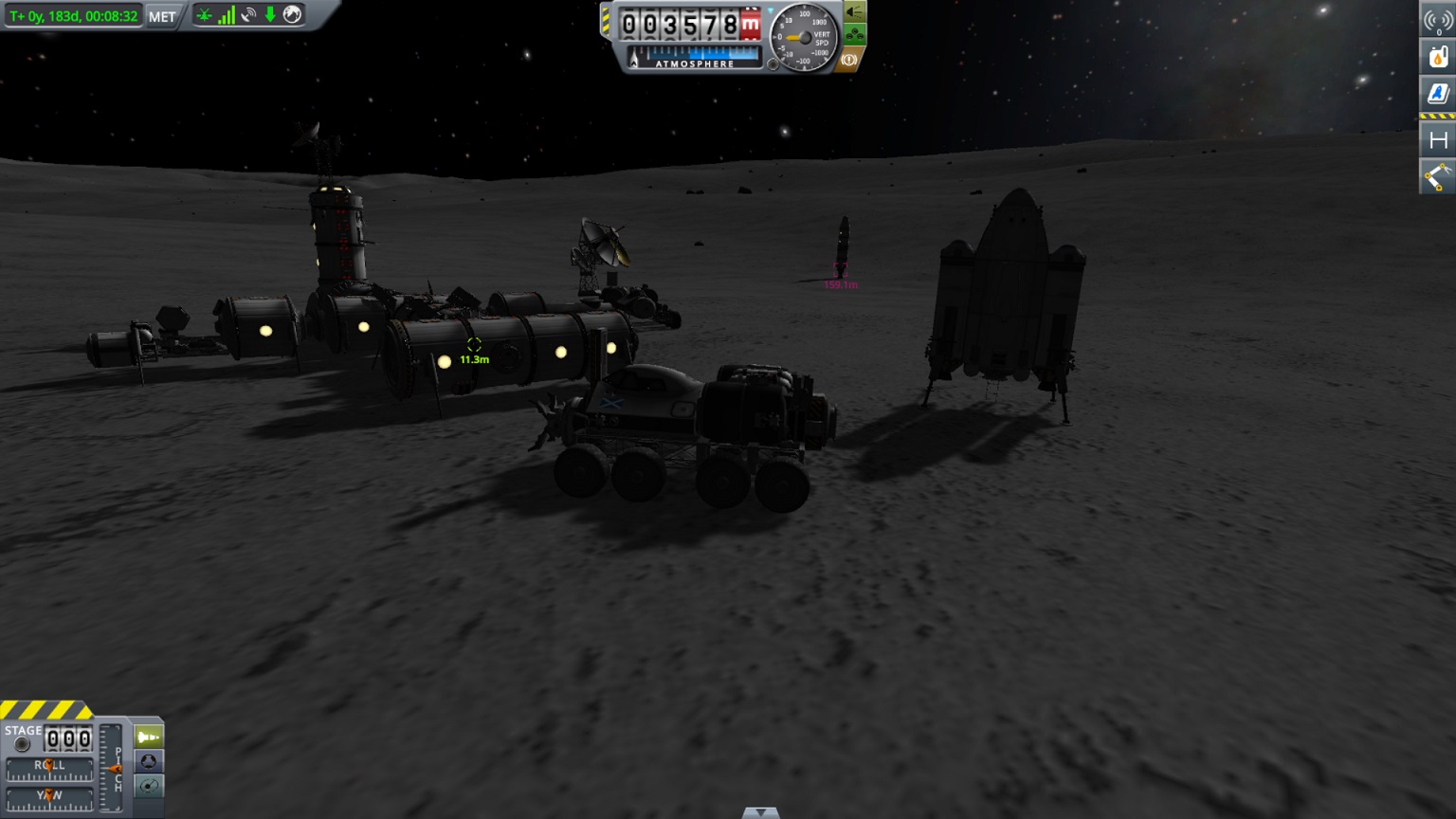Open the resources fuel drop app
The image size is (1456, 819).
[1437, 58]
